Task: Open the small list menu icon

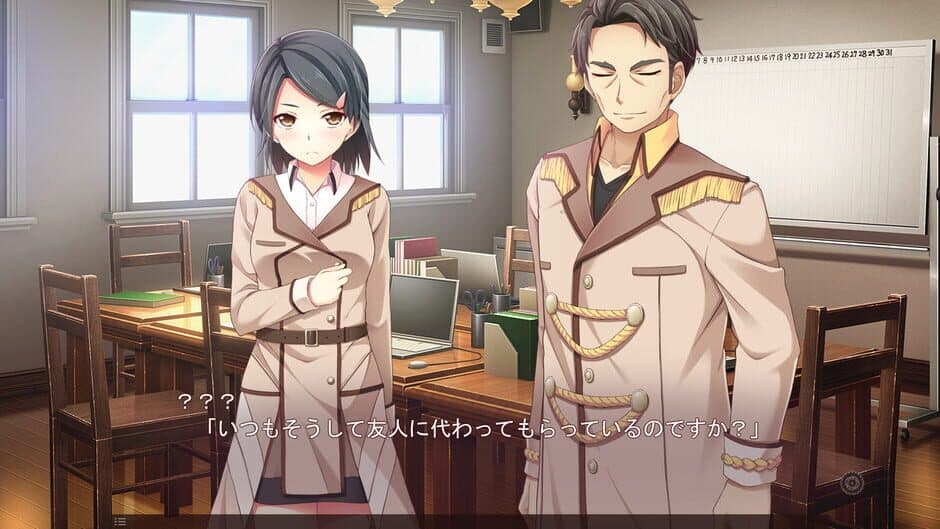Action: point(119,521)
